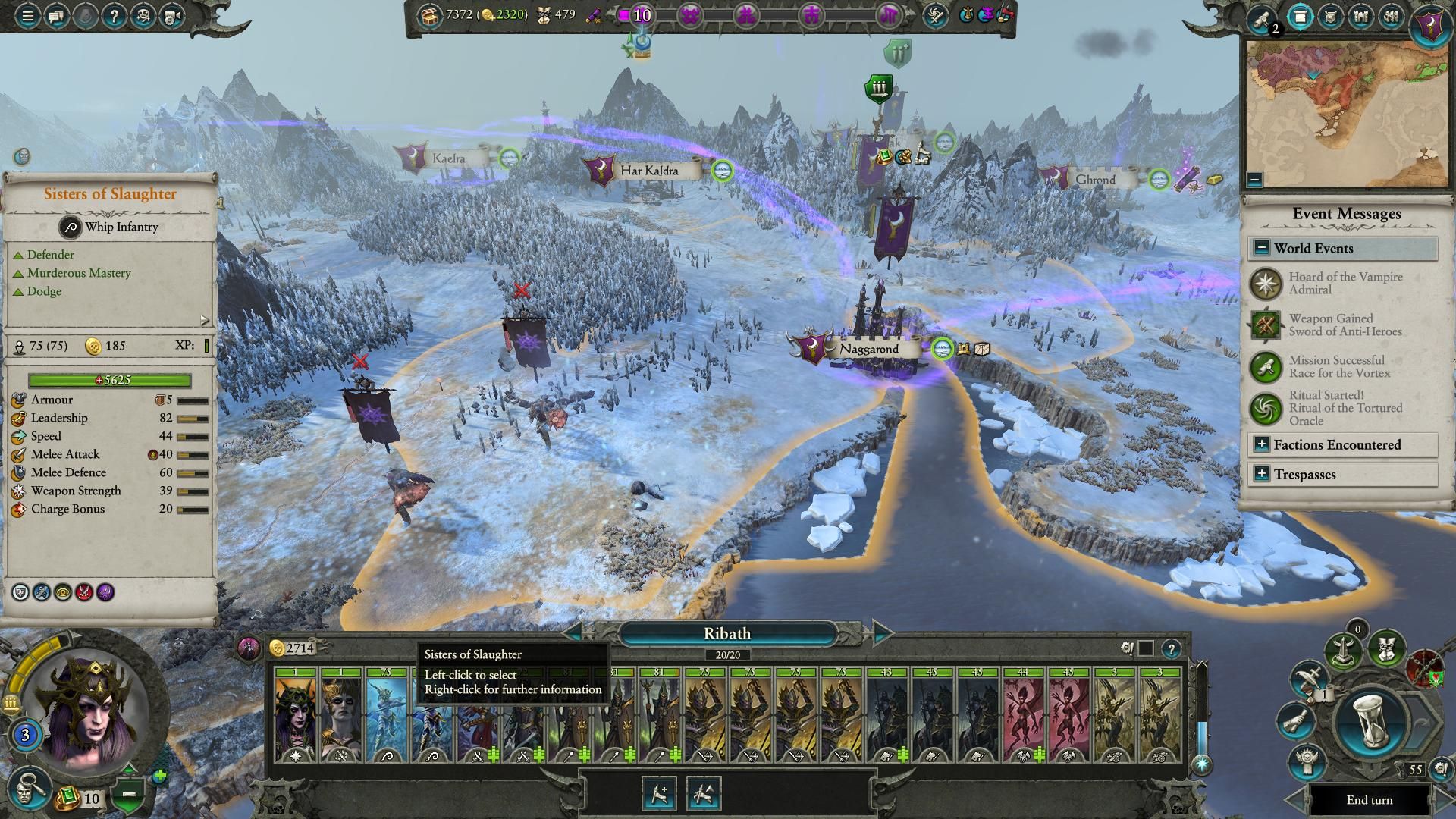This screenshot has width=1456, height=819.
Task: Open the treasury chest icon
Action: tap(430, 14)
